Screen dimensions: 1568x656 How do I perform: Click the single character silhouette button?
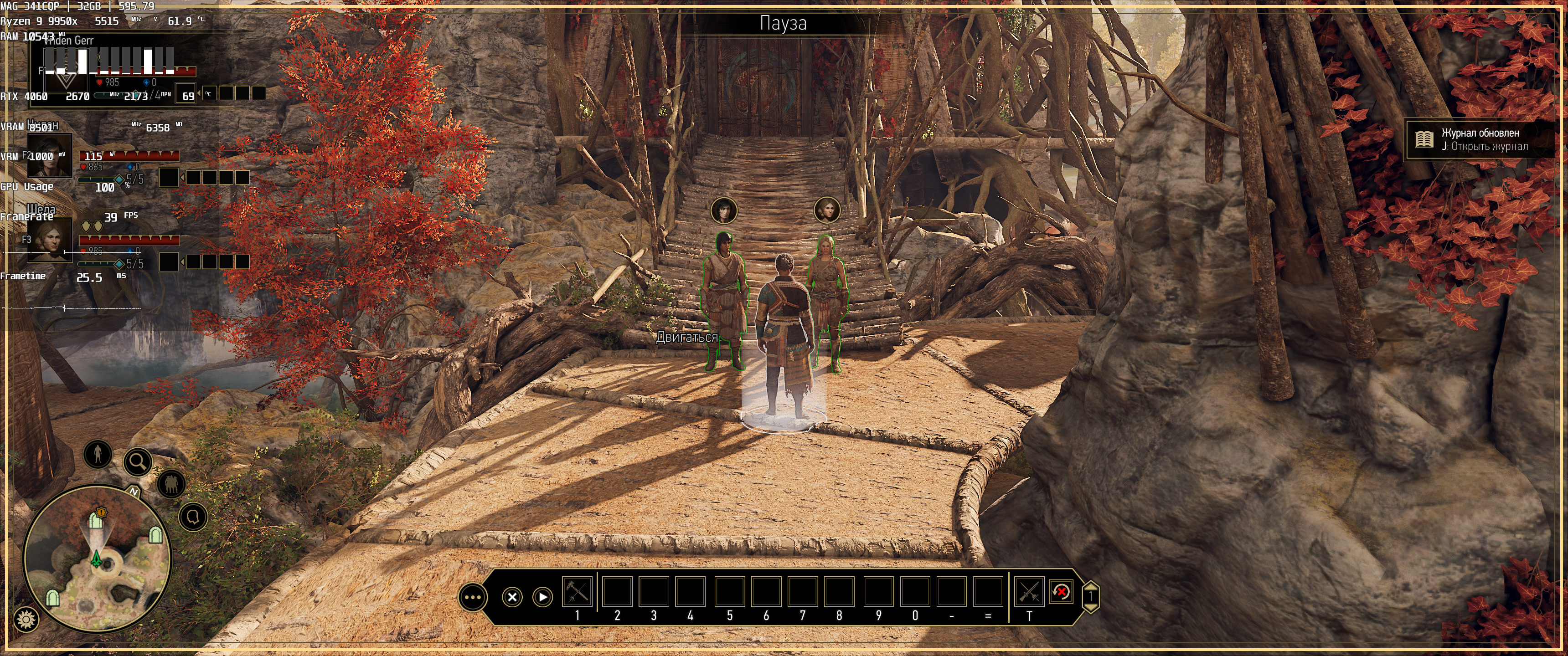(98, 454)
